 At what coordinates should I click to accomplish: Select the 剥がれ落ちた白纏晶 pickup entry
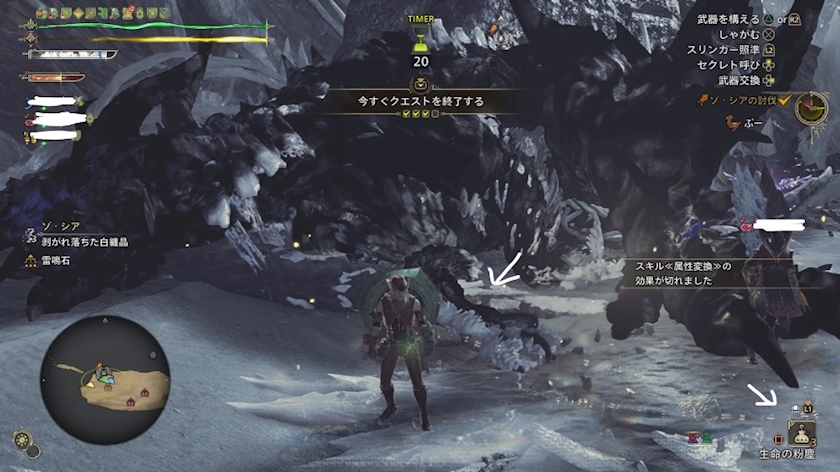pyautogui.click(x=84, y=242)
